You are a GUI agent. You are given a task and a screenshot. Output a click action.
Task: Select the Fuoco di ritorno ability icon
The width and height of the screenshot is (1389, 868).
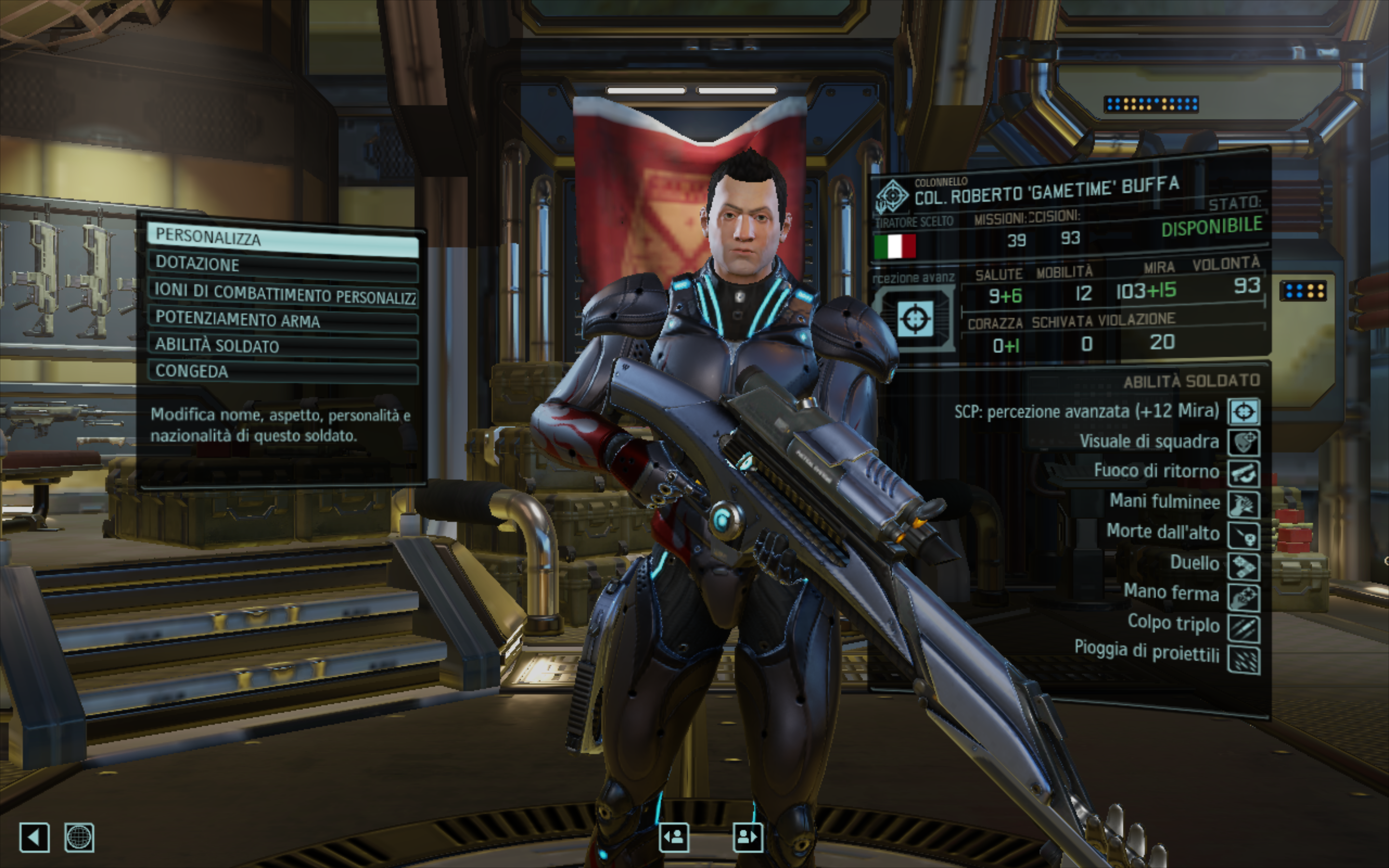(1243, 474)
